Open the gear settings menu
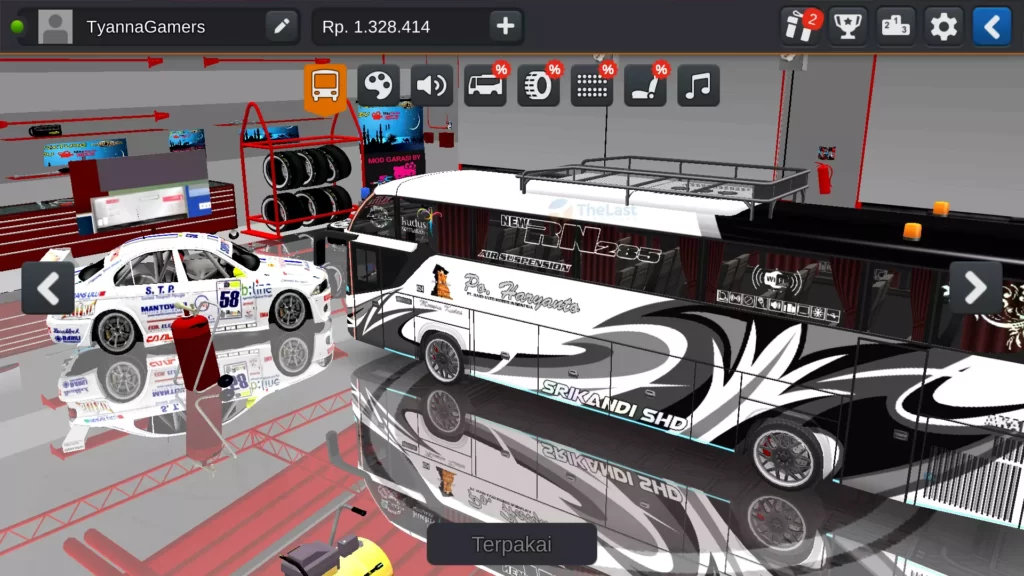Image resolution: width=1024 pixels, height=576 pixels. [944, 27]
